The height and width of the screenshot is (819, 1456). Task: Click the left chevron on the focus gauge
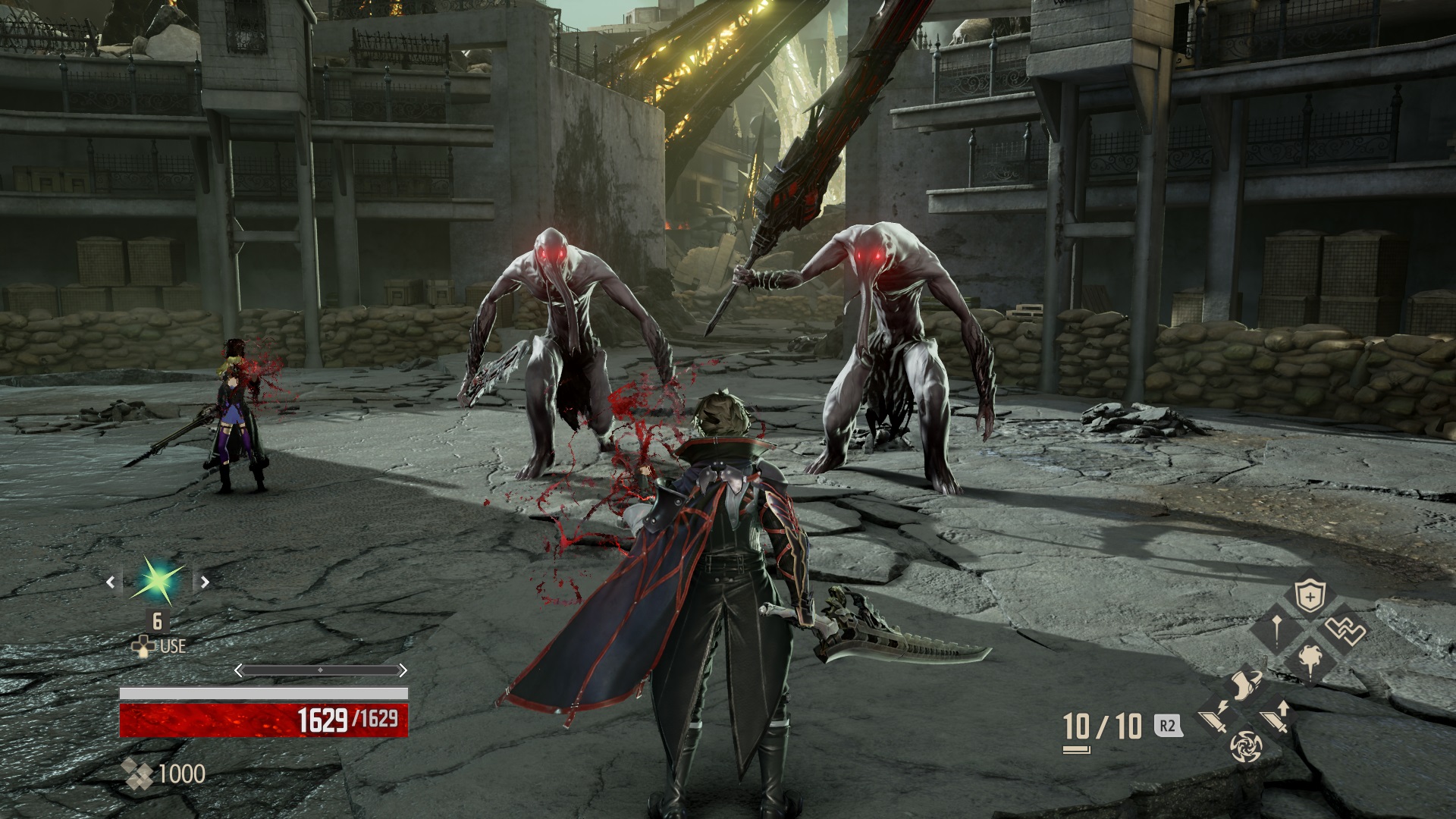238,670
